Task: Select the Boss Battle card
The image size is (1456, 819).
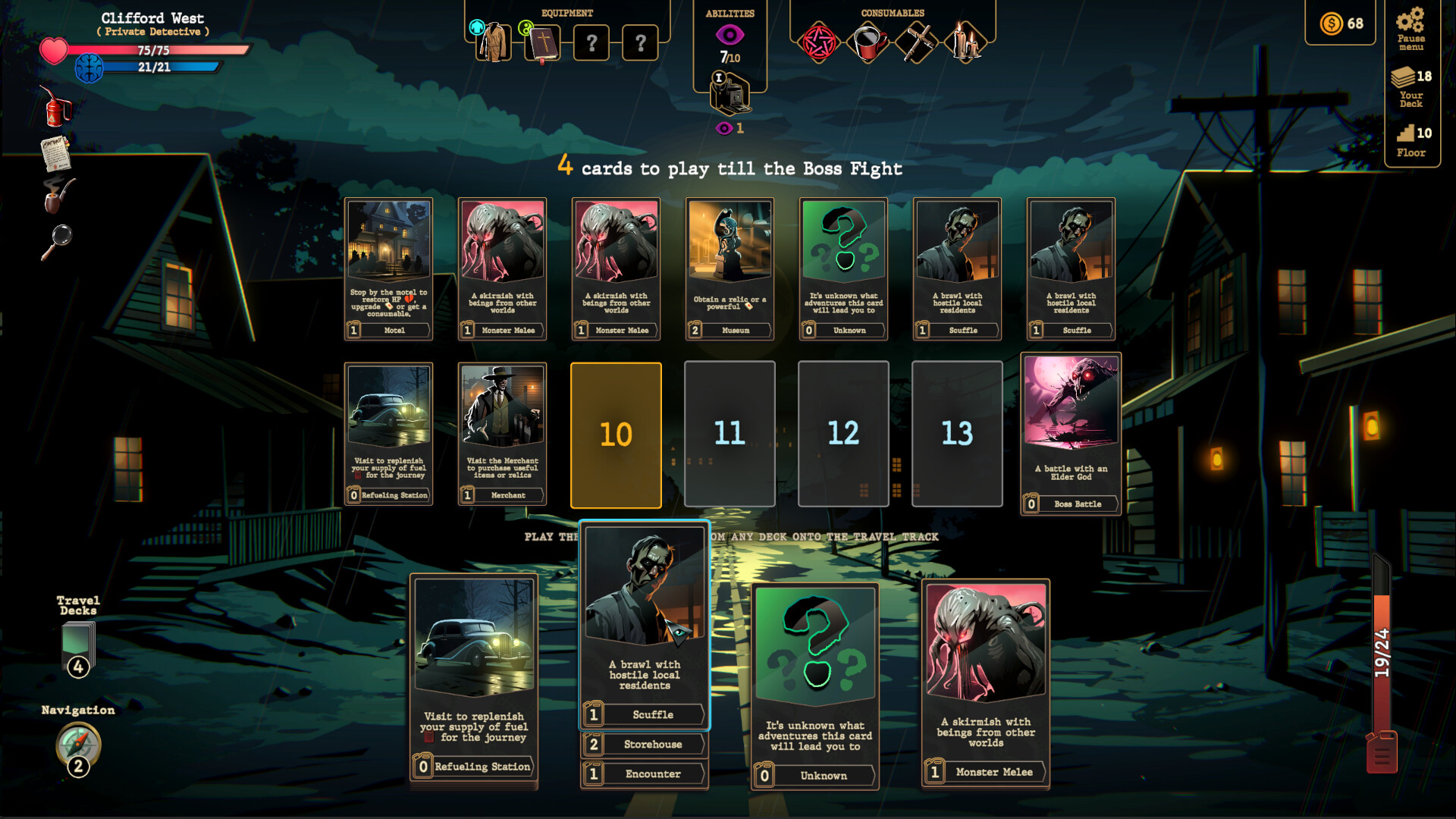Action: (1071, 432)
